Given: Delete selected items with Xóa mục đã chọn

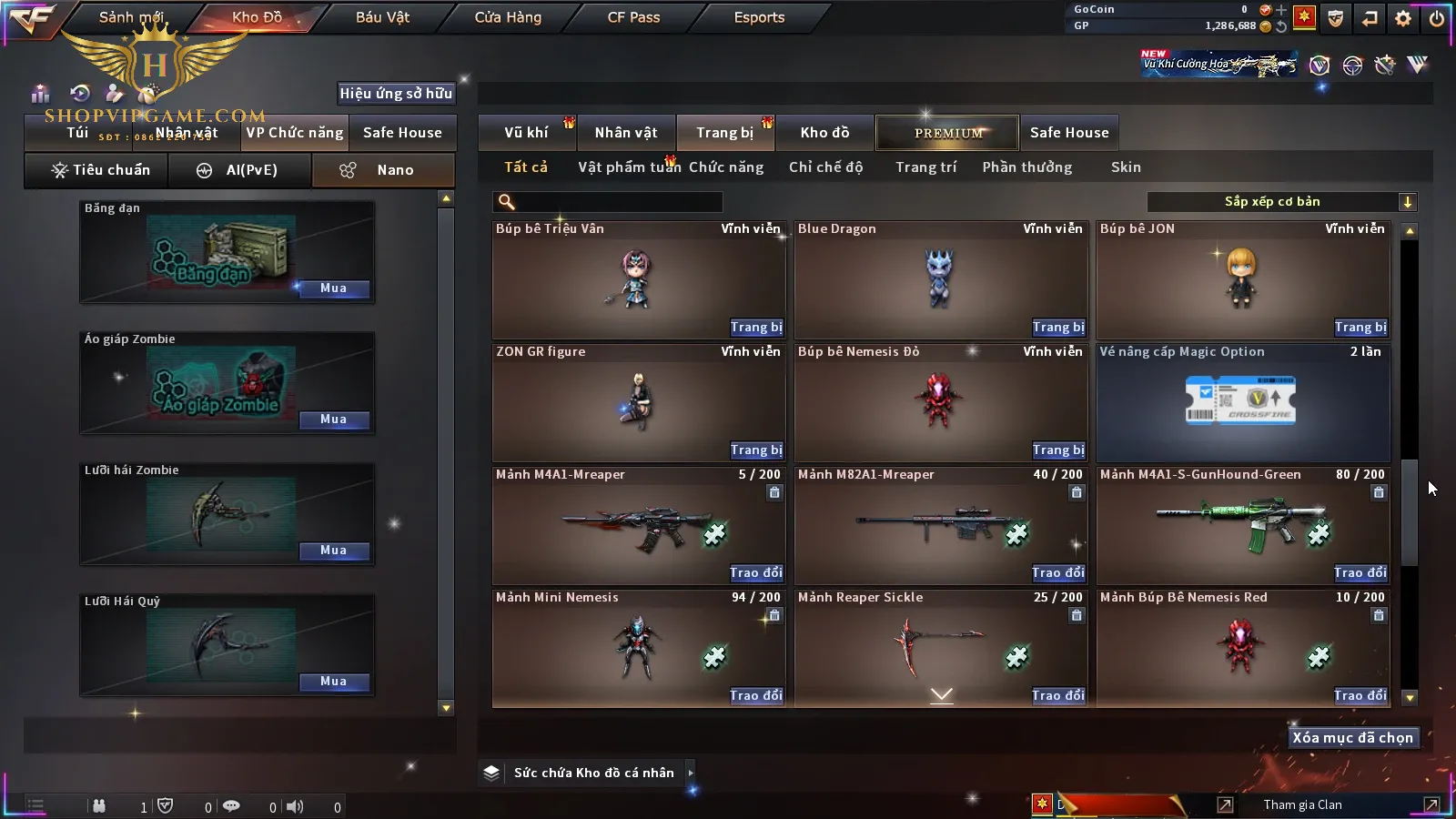Looking at the screenshot, I should (1352, 738).
